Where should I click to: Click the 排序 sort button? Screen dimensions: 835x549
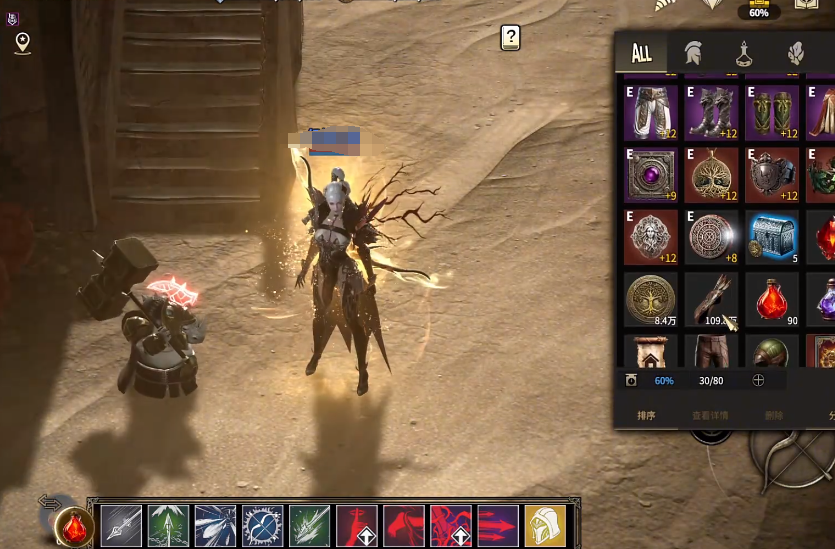(646, 415)
